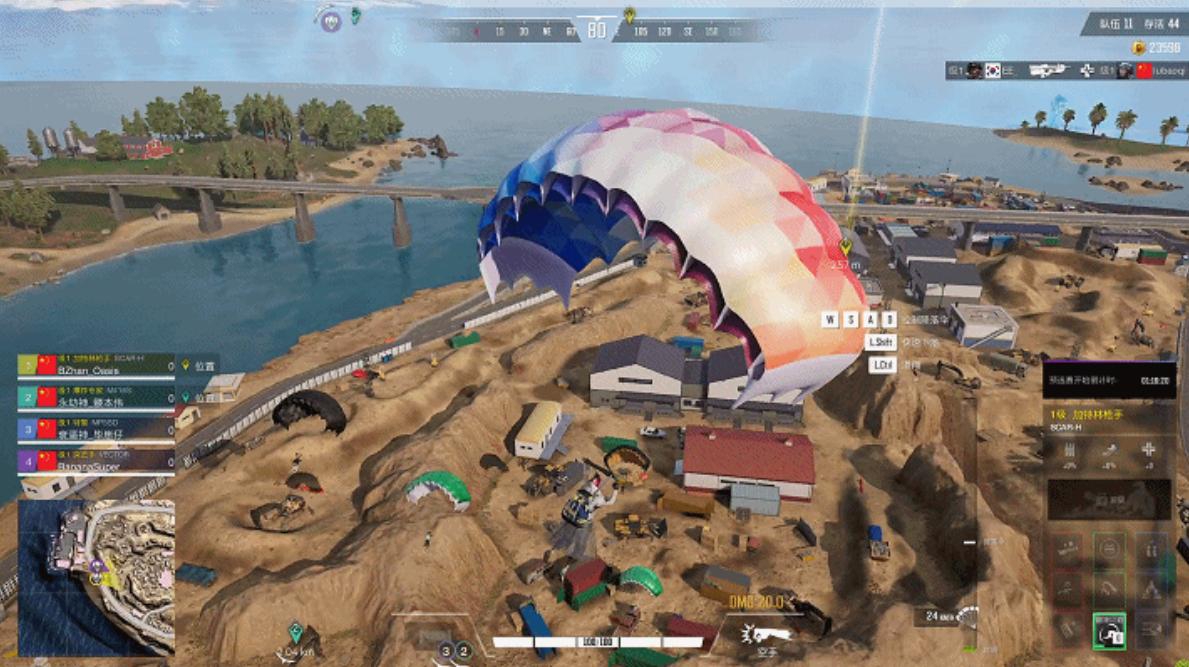Viewport: 1189px width, 667px height.
Task: Click the yellow location marker beside player 1
Action: point(185,366)
